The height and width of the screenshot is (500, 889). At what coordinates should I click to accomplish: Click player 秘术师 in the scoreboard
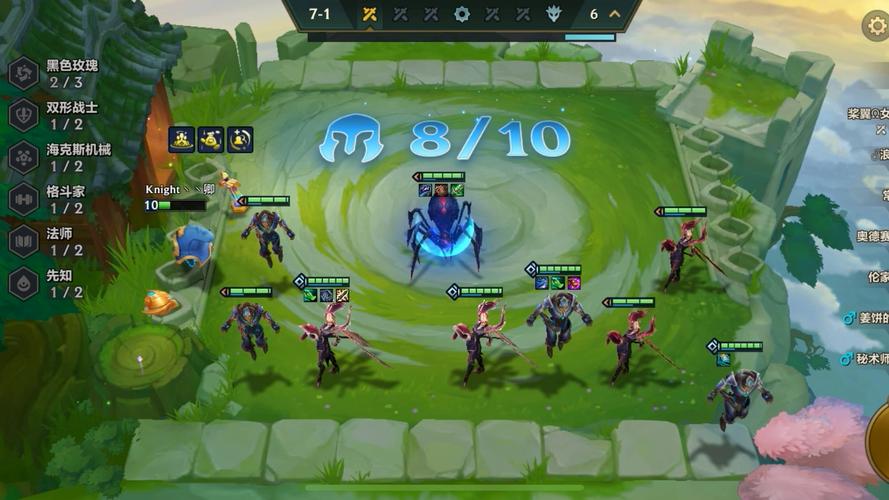tap(866, 358)
